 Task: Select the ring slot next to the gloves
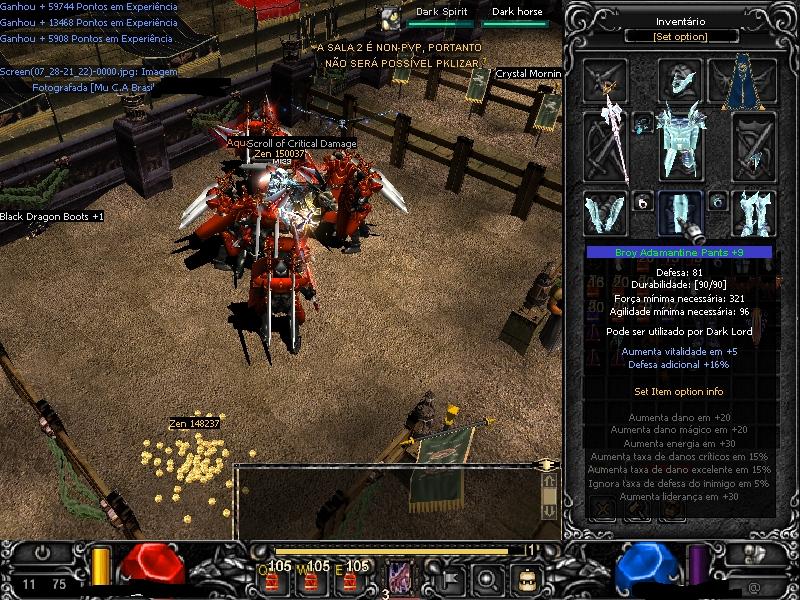(x=643, y=201)
